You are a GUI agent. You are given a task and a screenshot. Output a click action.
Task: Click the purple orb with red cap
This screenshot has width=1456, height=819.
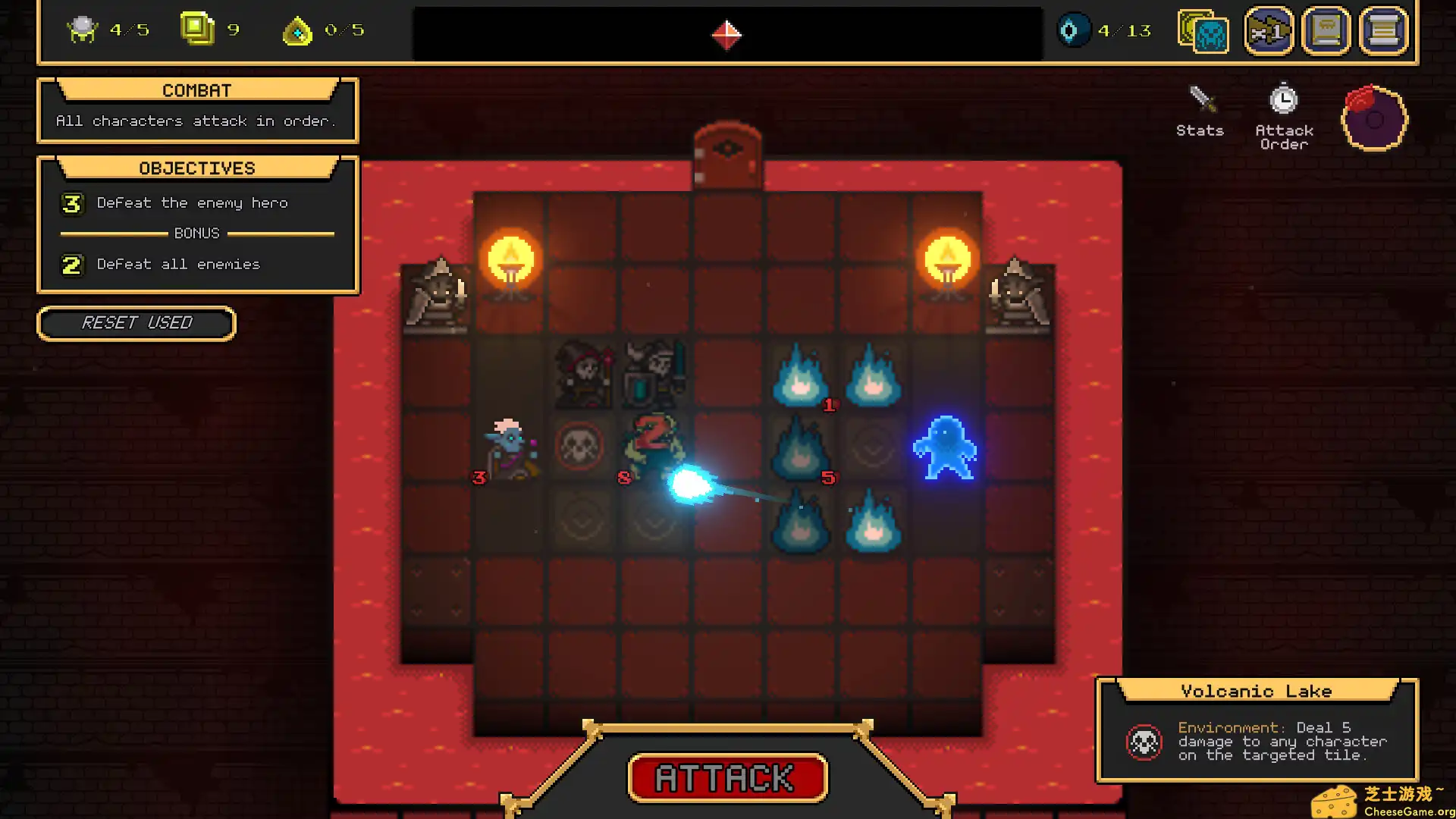click(1374, 118)
